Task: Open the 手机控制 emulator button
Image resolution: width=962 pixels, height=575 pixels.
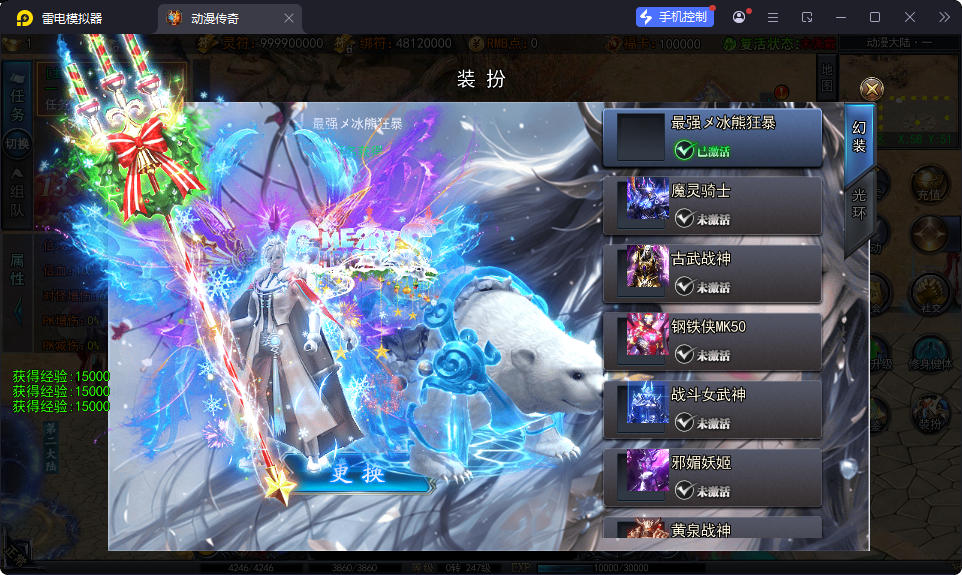Action: click(x=675, y=17)
